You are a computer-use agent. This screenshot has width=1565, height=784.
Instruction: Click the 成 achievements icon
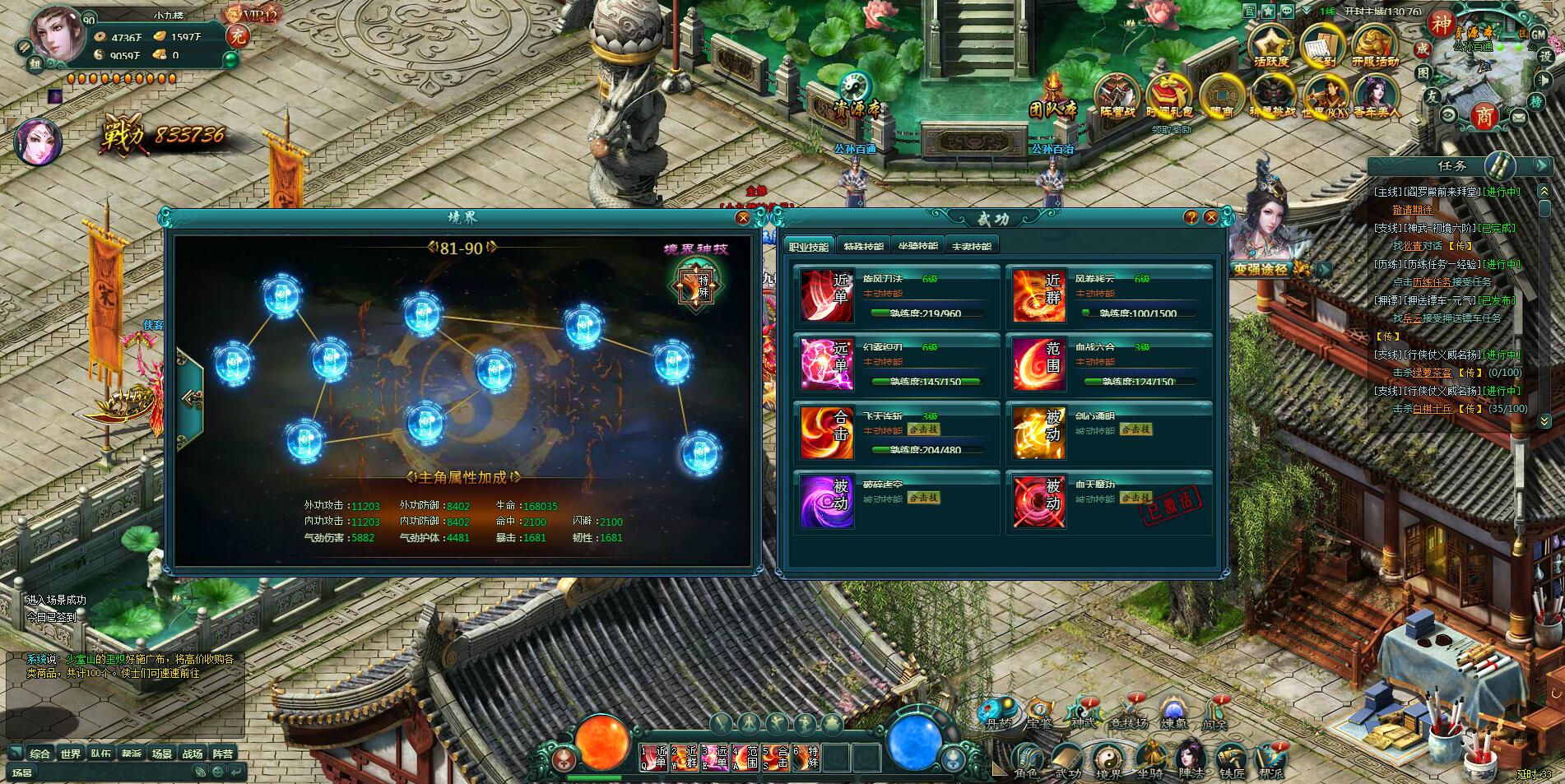click(1423, 49)
